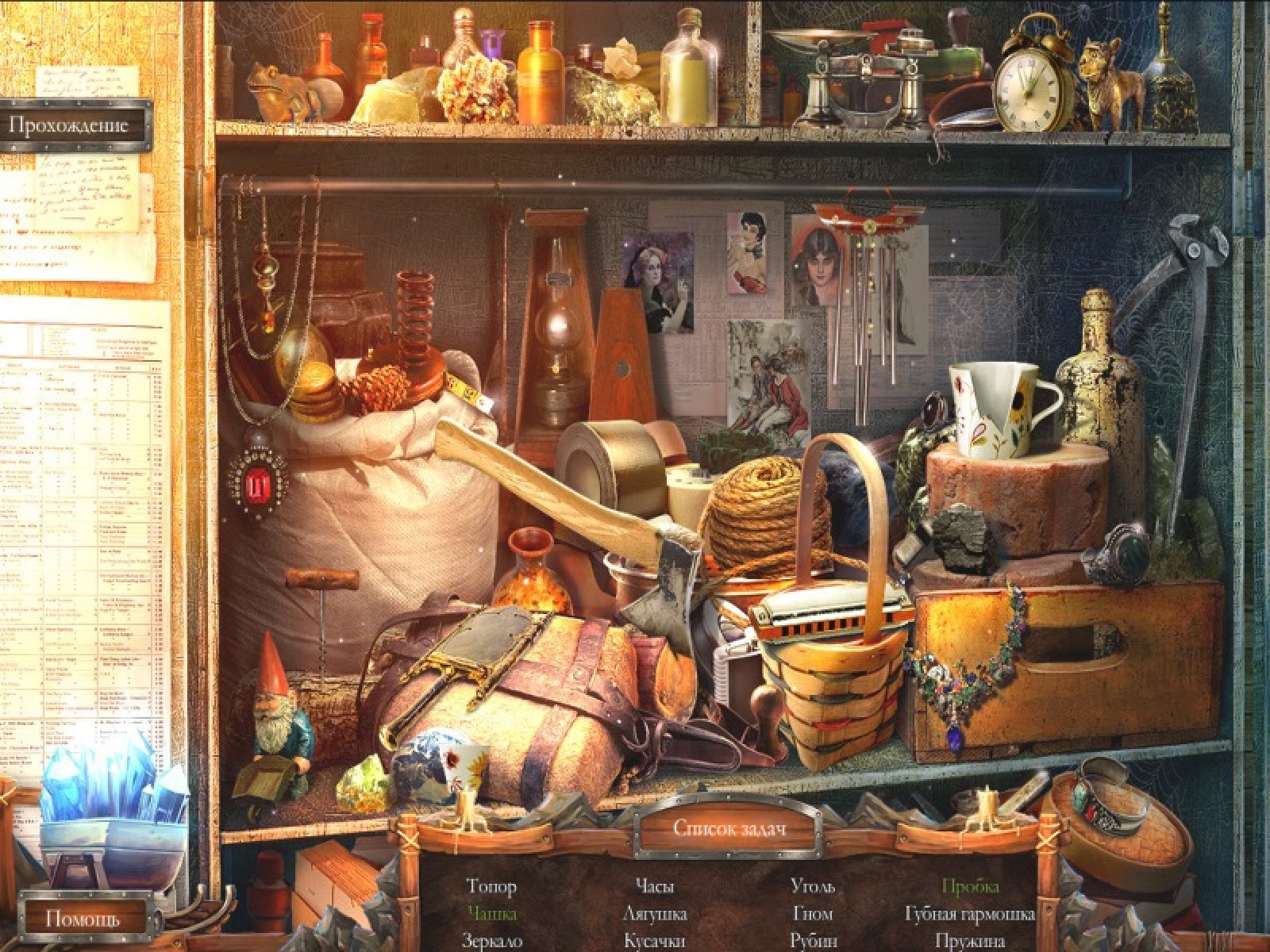Open the Прохождение walkthrough button
Screen dimensions: 1270x952
[75, 125]
